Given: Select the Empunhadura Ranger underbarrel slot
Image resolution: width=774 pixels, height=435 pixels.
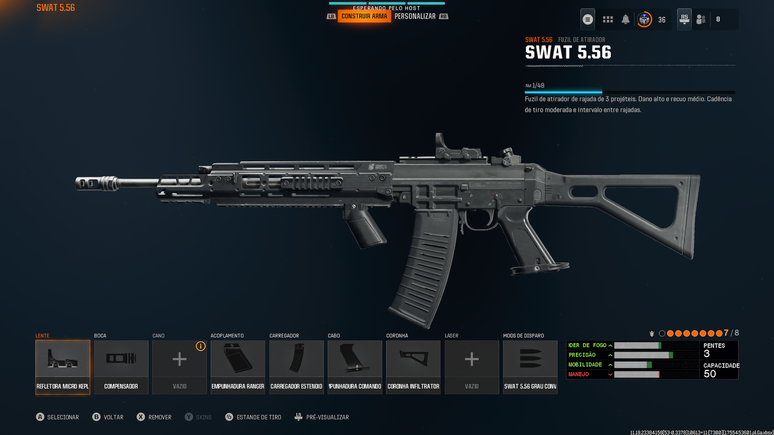Looking at the screenshot, I should click(238, 366).
